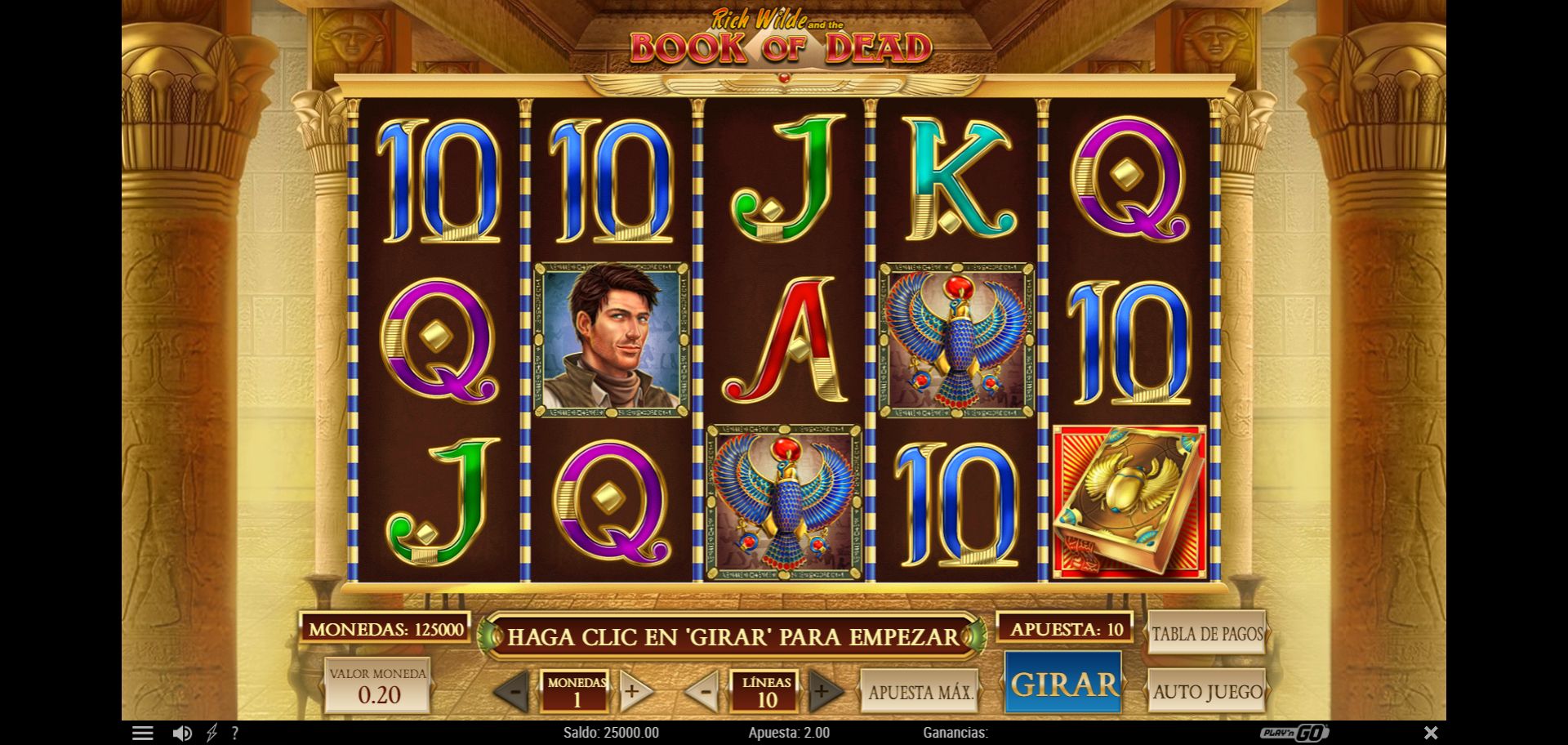
Task: Decrease the Monedas coin count
Action: tap(514, 692)
